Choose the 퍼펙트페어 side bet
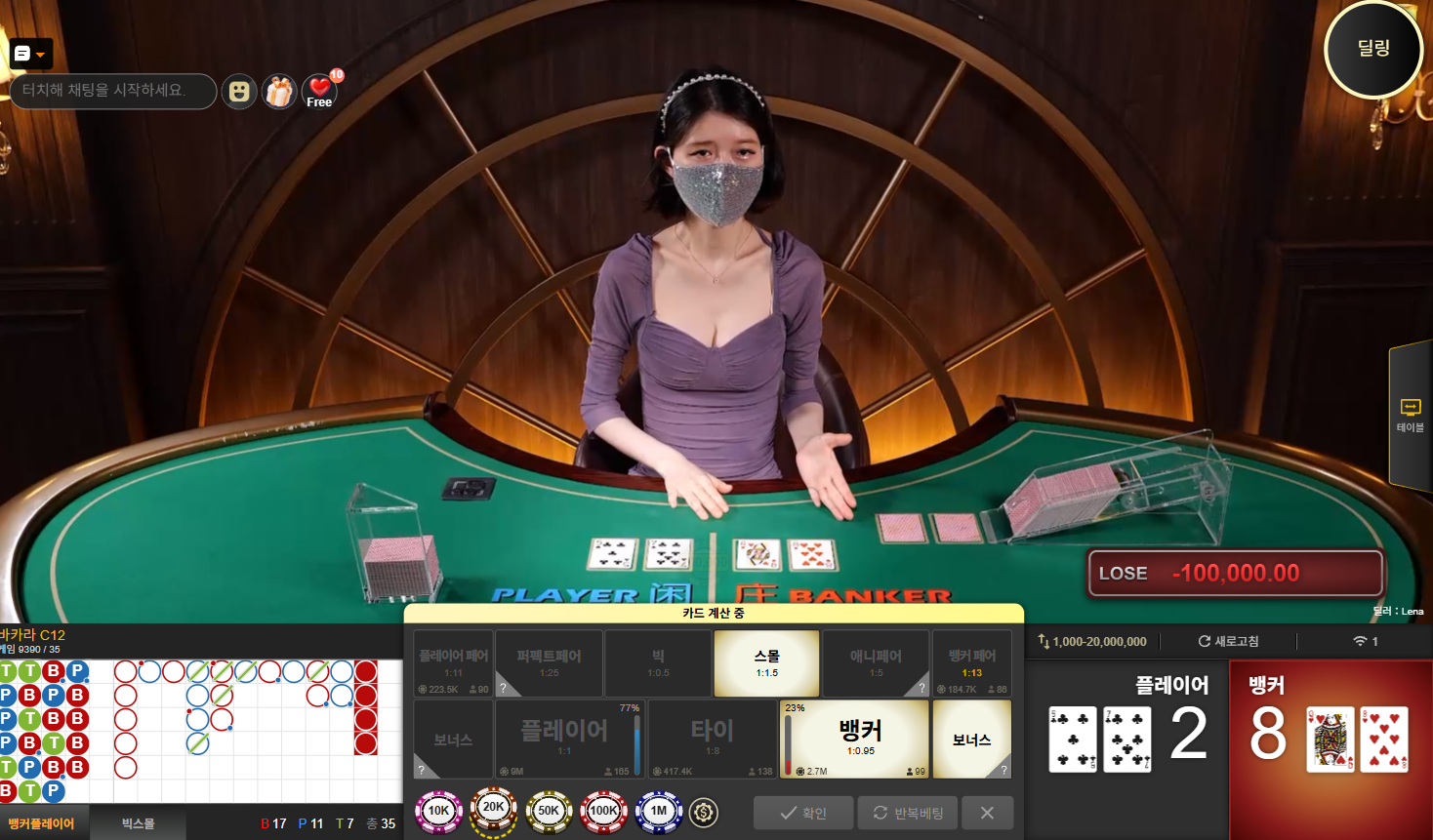 (x=549, y=663)
